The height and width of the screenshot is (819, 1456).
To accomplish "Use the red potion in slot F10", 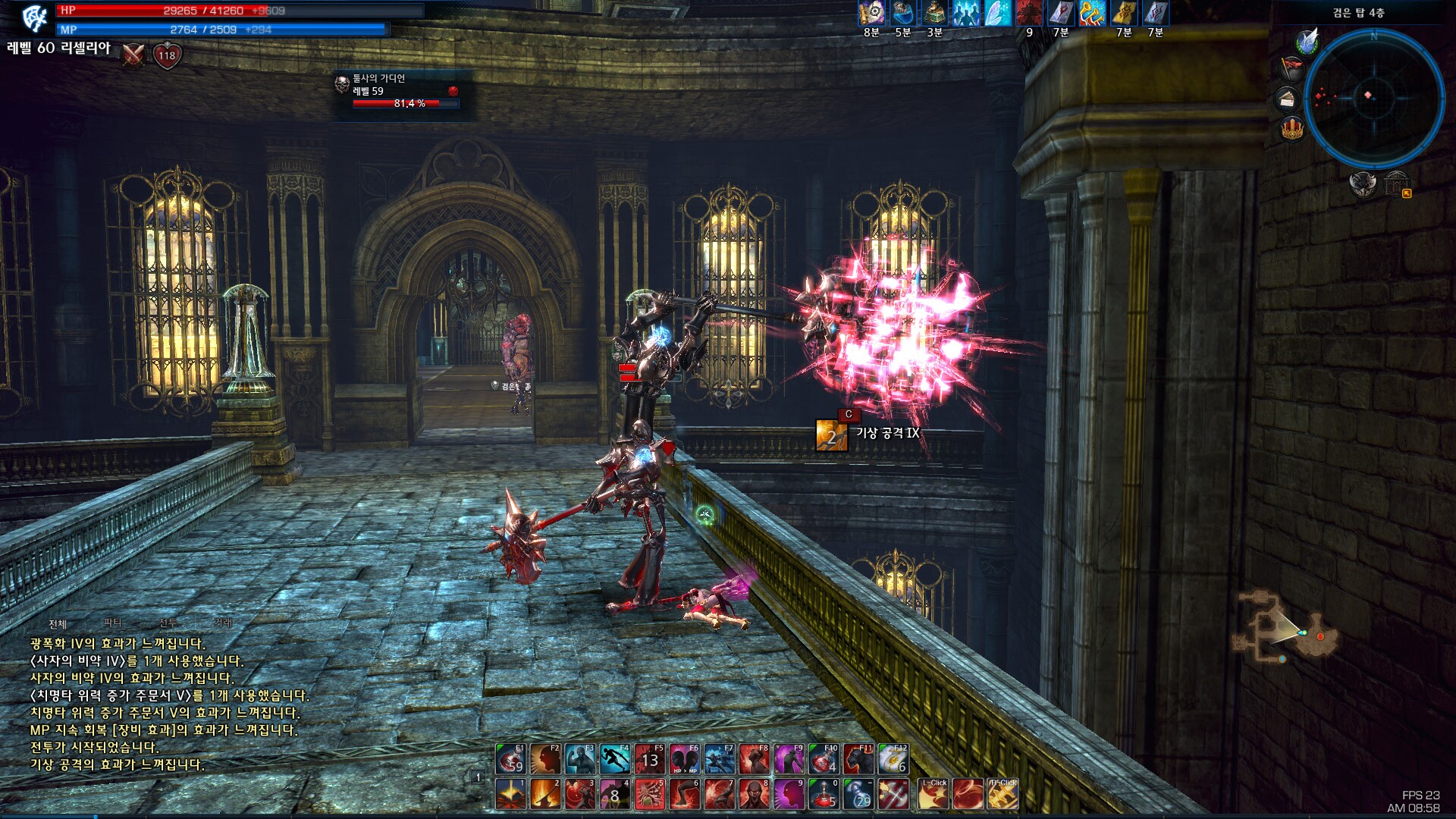I will [824, 758].
